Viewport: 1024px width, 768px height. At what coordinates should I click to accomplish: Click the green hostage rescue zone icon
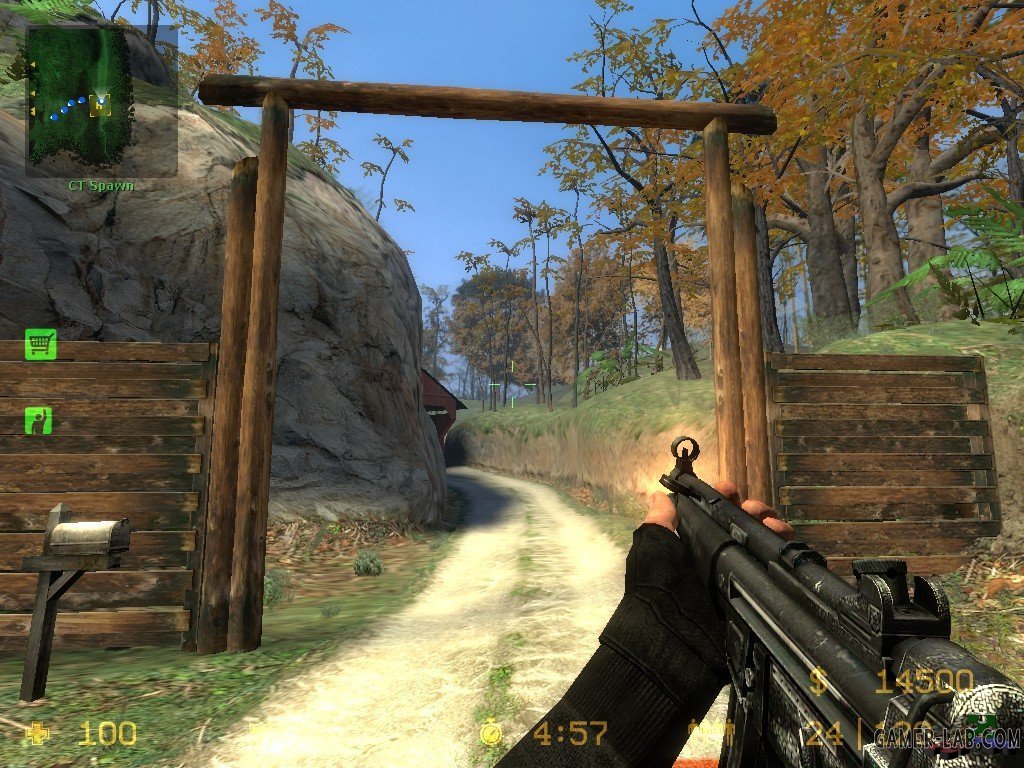tap(39, 420)
